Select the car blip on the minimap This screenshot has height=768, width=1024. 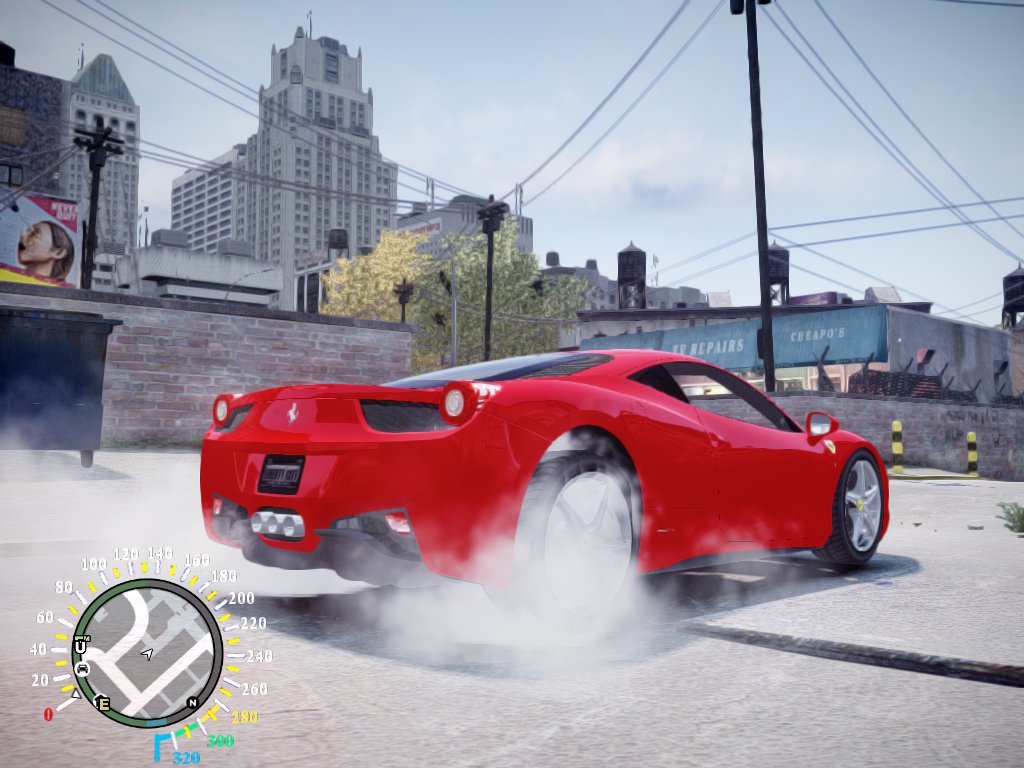(82, 668)
